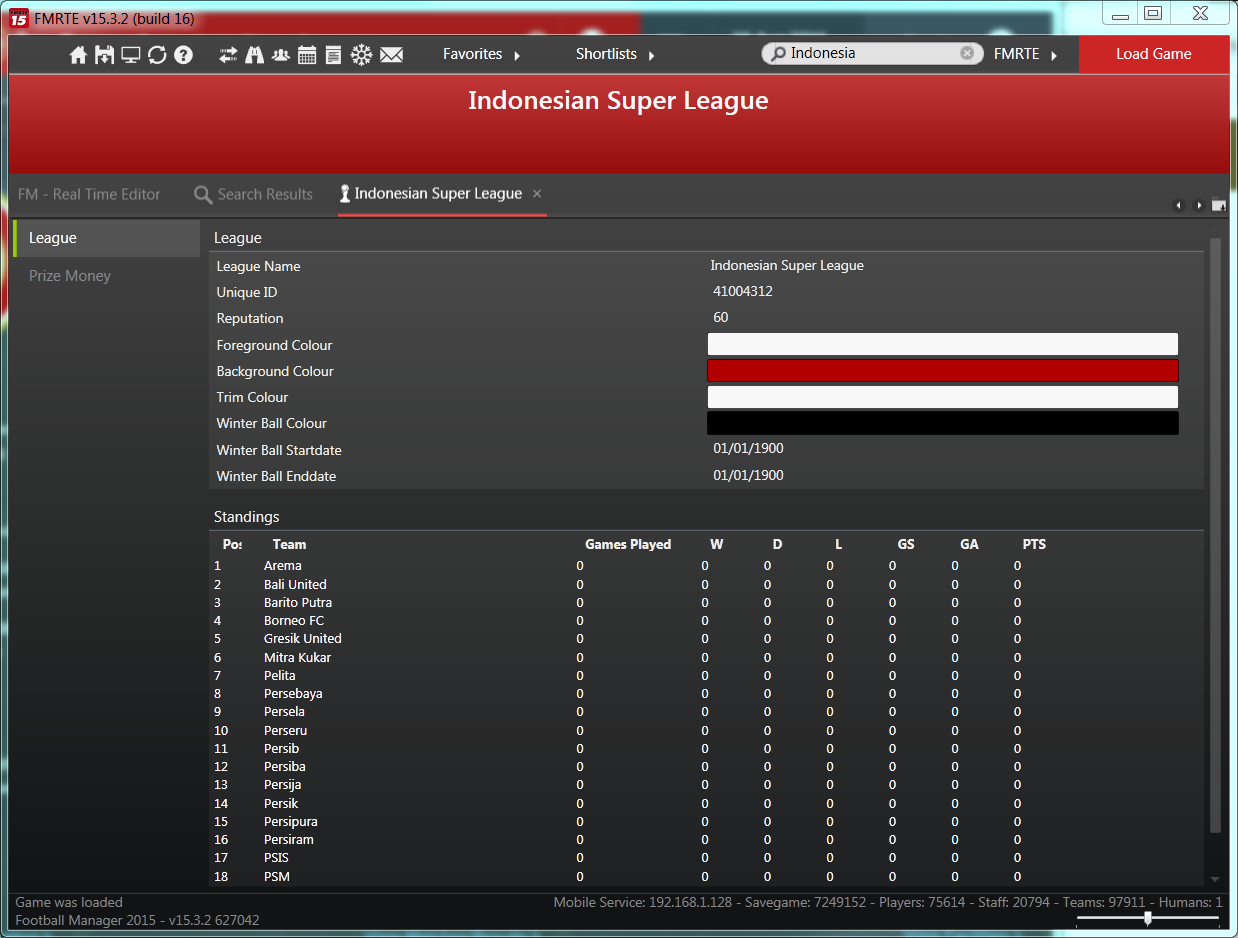This screenshot has height=938, width=1238.
Task: Minimize the FMRTE window
Action: click(1120, 15)
